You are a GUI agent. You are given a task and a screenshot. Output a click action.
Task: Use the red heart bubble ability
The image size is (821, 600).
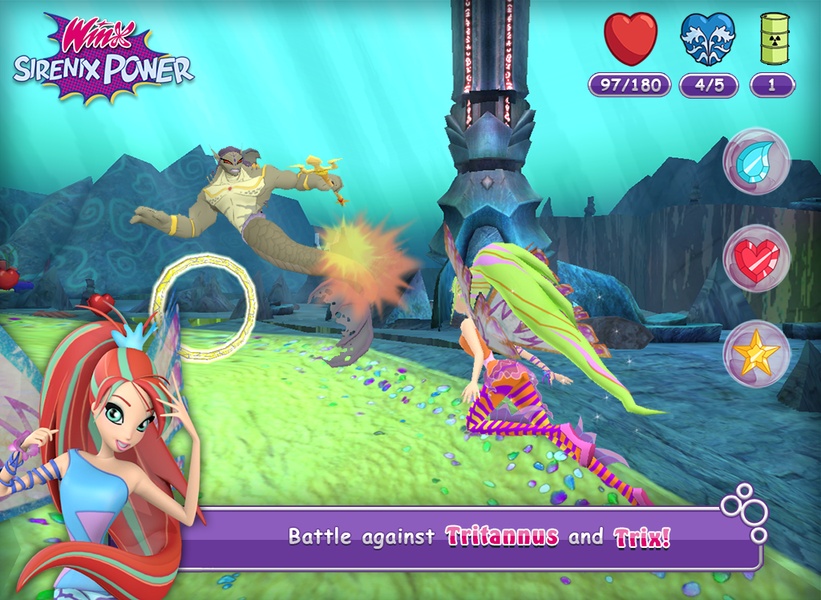click(x=756, y=258)
